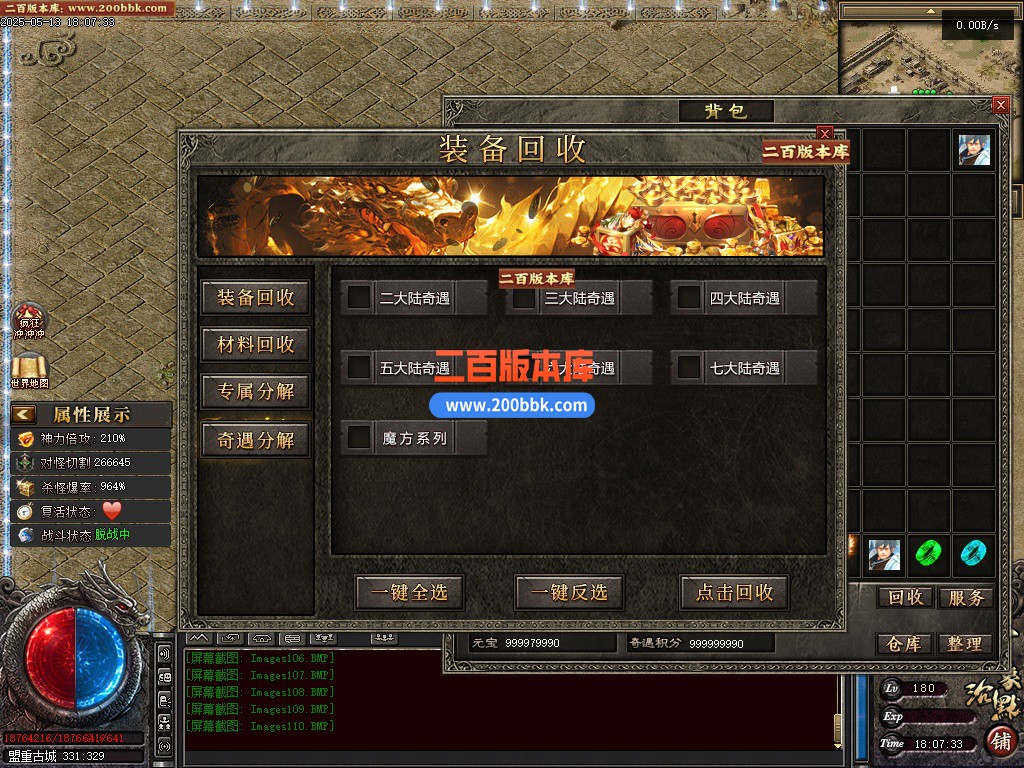Sort the bag with 整理
Viewport: 1024px width, 768px height.
coord(965,644)
